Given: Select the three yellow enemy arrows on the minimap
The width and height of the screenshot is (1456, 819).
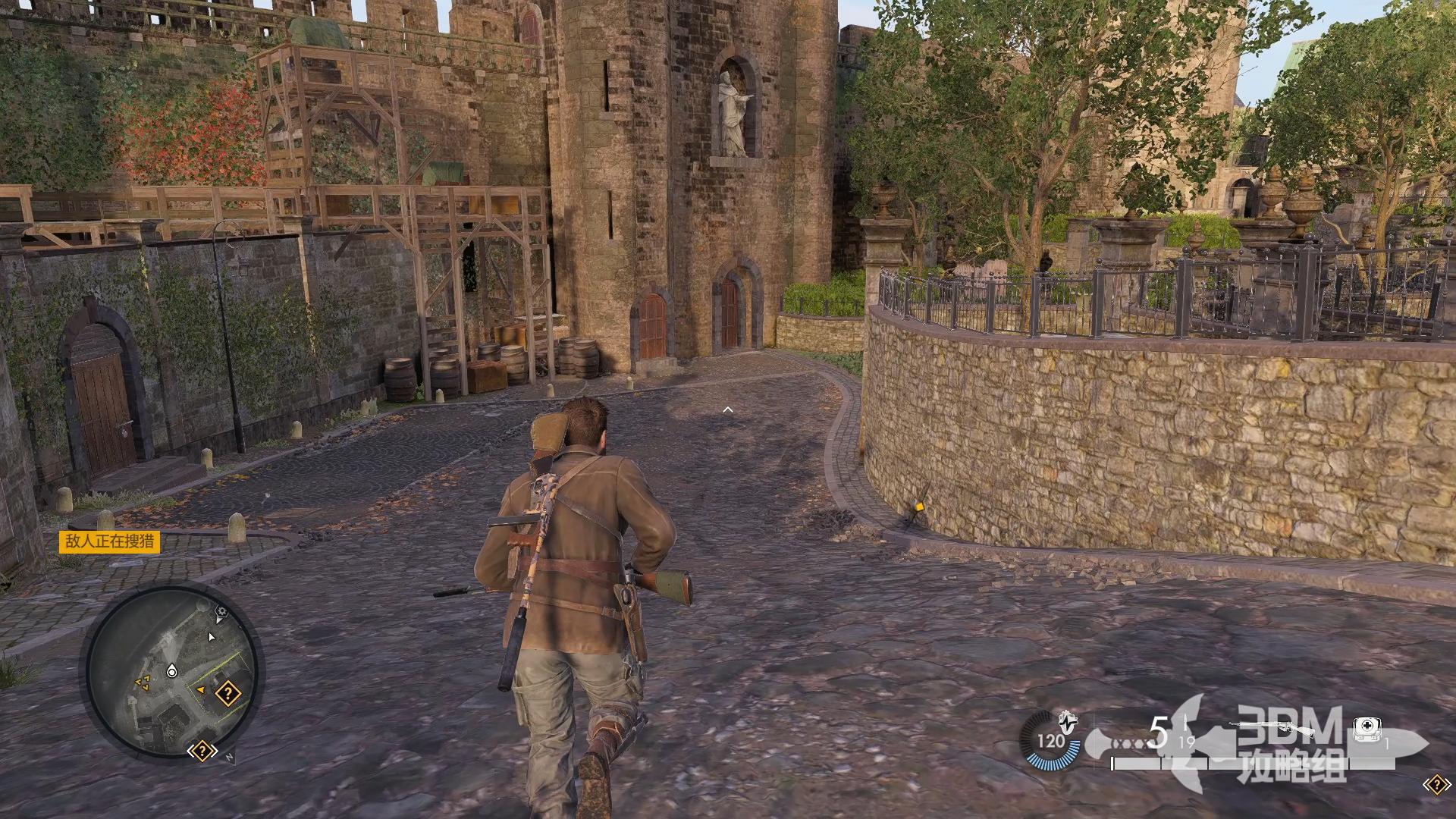Looking at the screenshot, I should point(142,683).
